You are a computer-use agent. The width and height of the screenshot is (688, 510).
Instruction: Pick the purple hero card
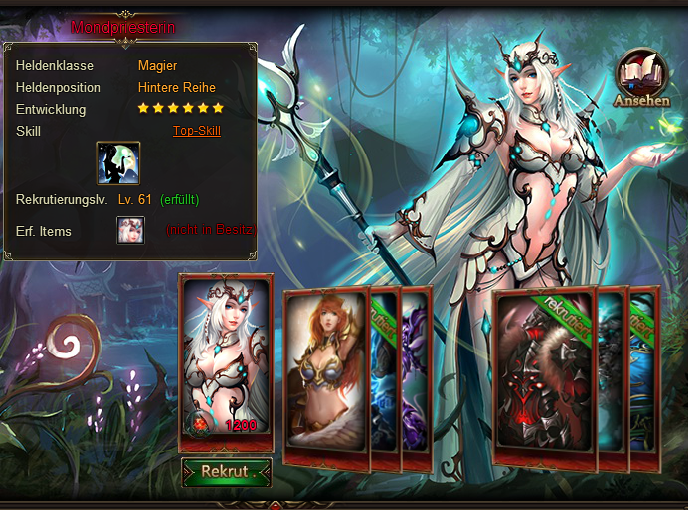click(417, 380)
